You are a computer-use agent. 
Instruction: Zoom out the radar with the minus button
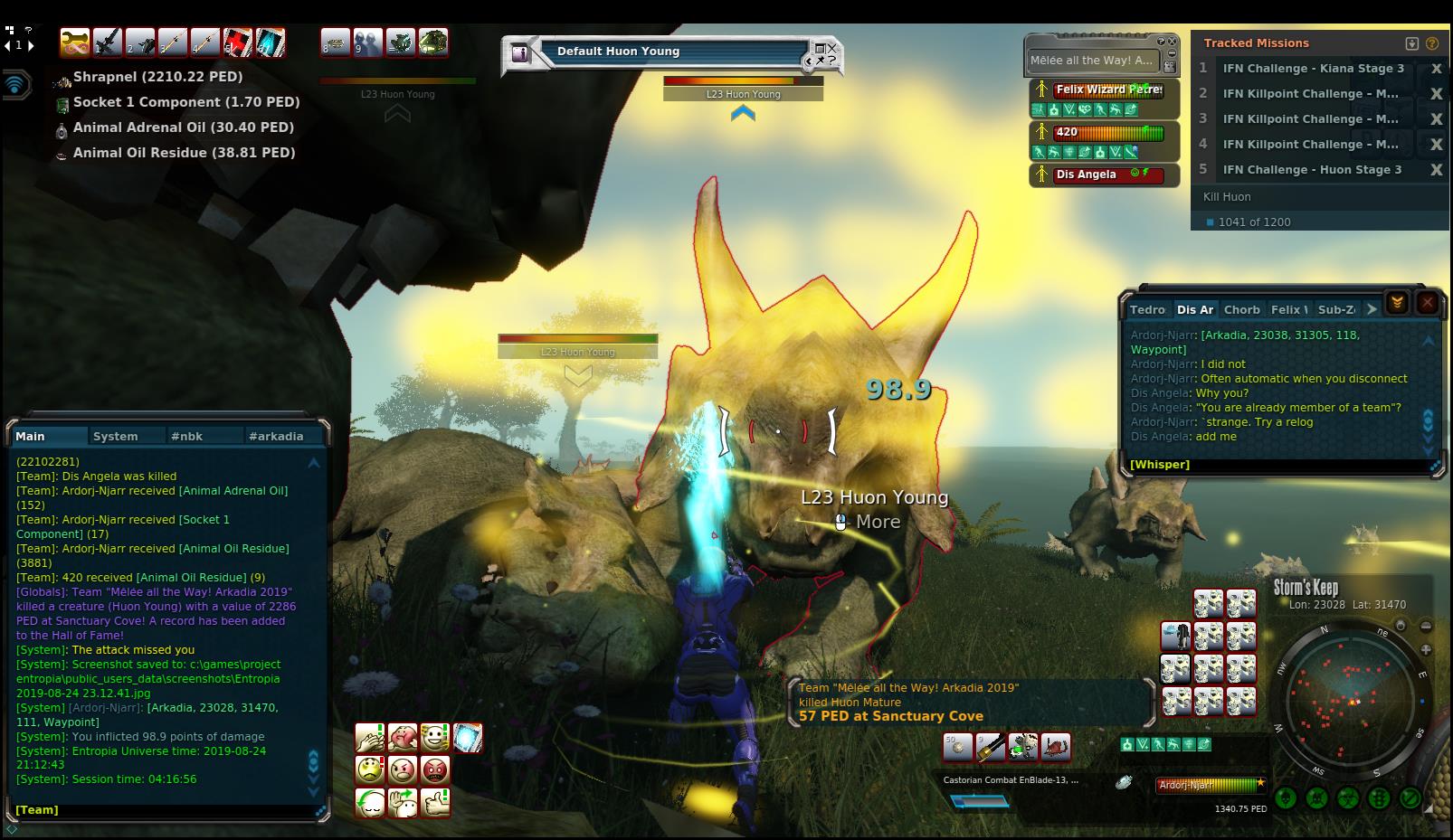coord(1426,626)
